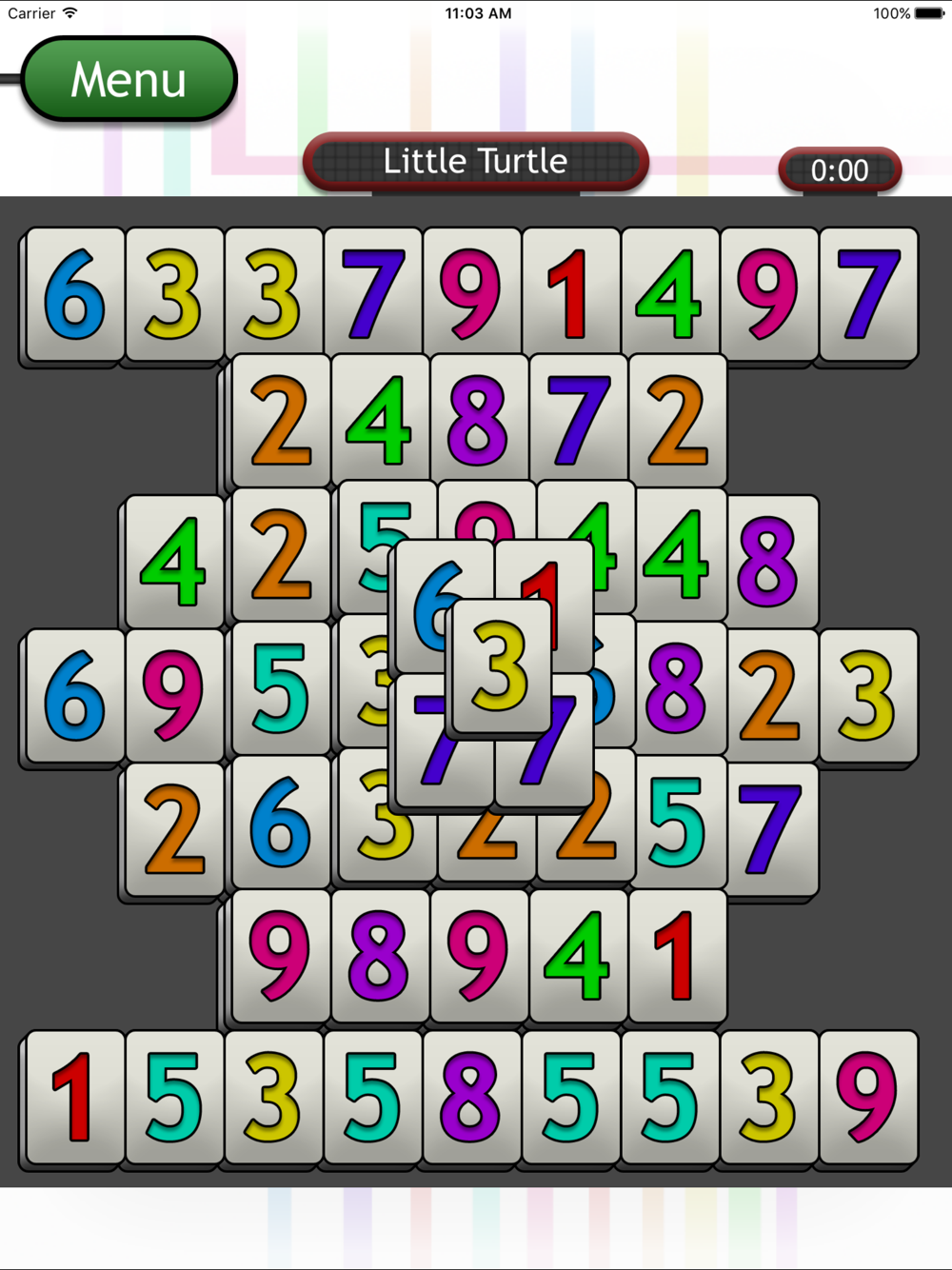
Task: Pick the blue 6 tile in the top row
Action: point(75,294)
